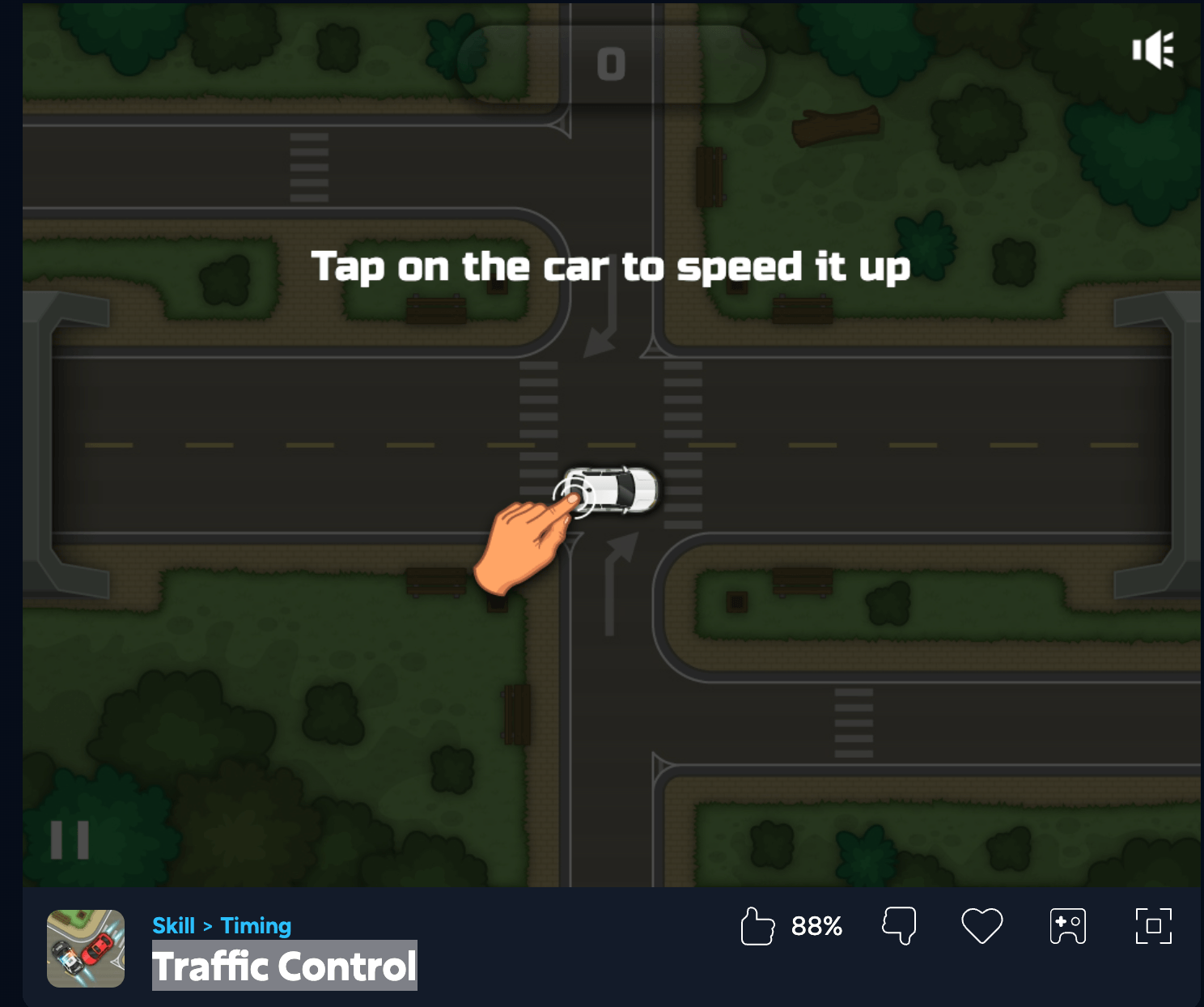Add game to favorites with heart

point(981,926)
